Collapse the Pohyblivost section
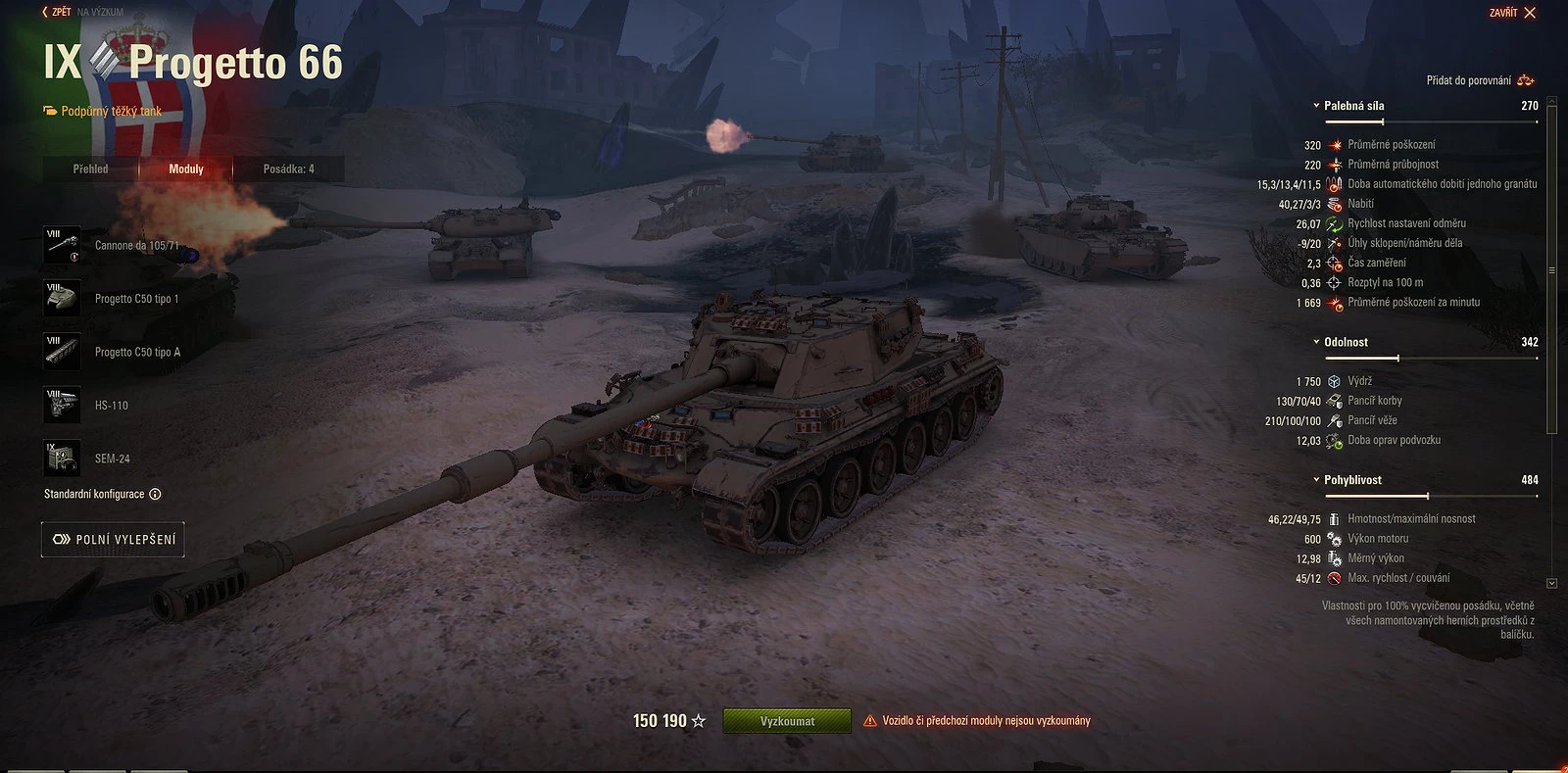The image size is (1568, 773). [x=1317, y=480]
